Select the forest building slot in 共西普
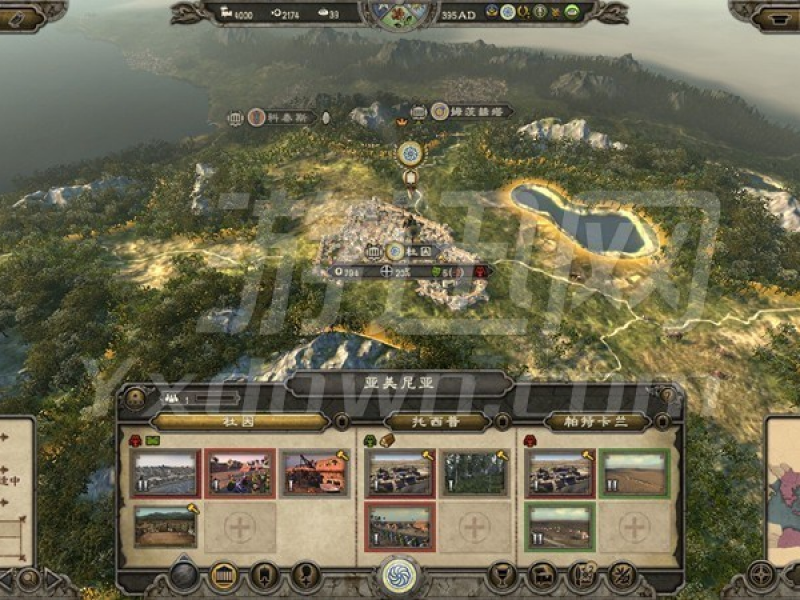Screen dimensions: 800x600 tap(474, 473)
